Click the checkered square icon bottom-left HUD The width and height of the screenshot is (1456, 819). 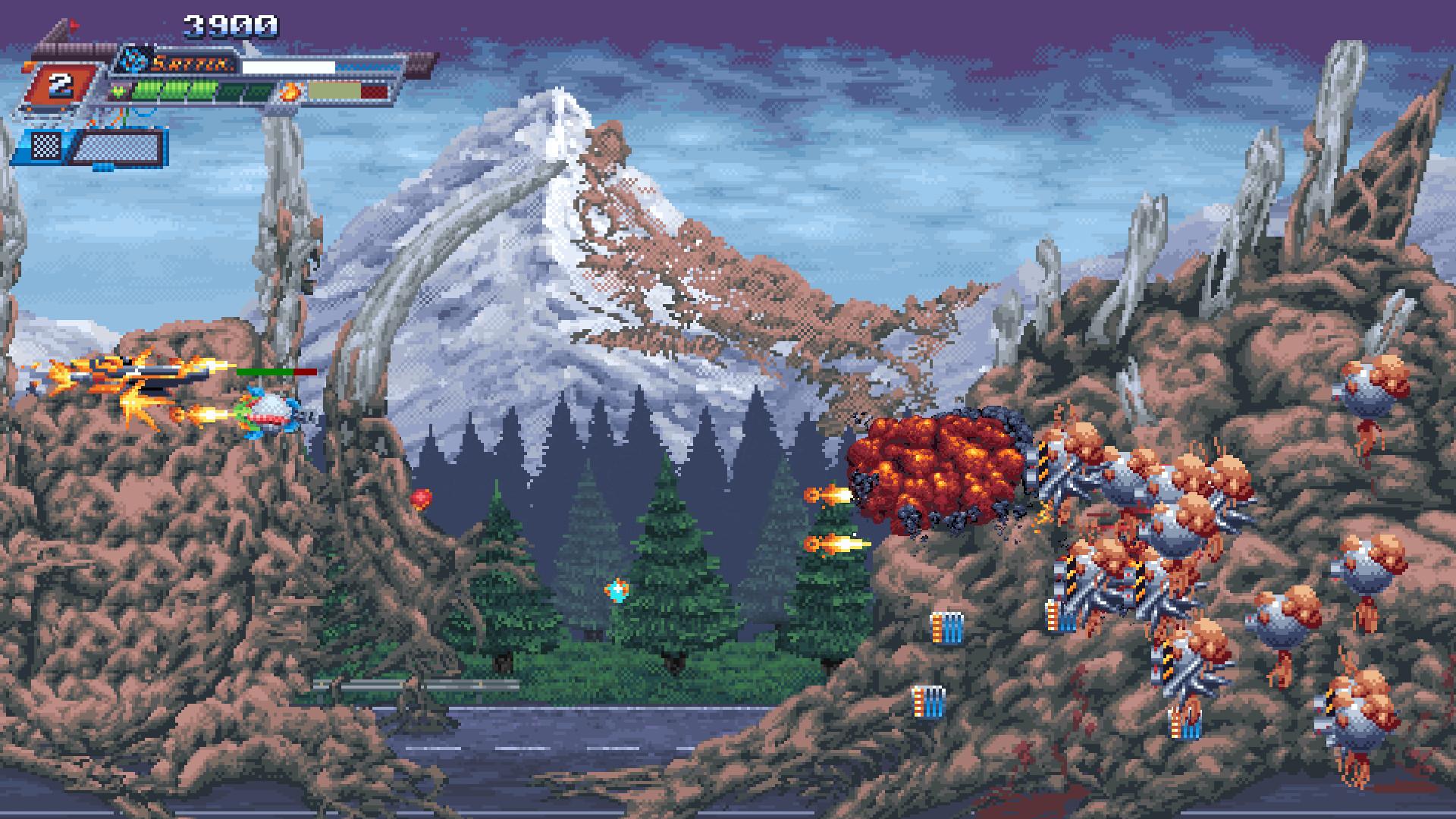pos(46,147)
